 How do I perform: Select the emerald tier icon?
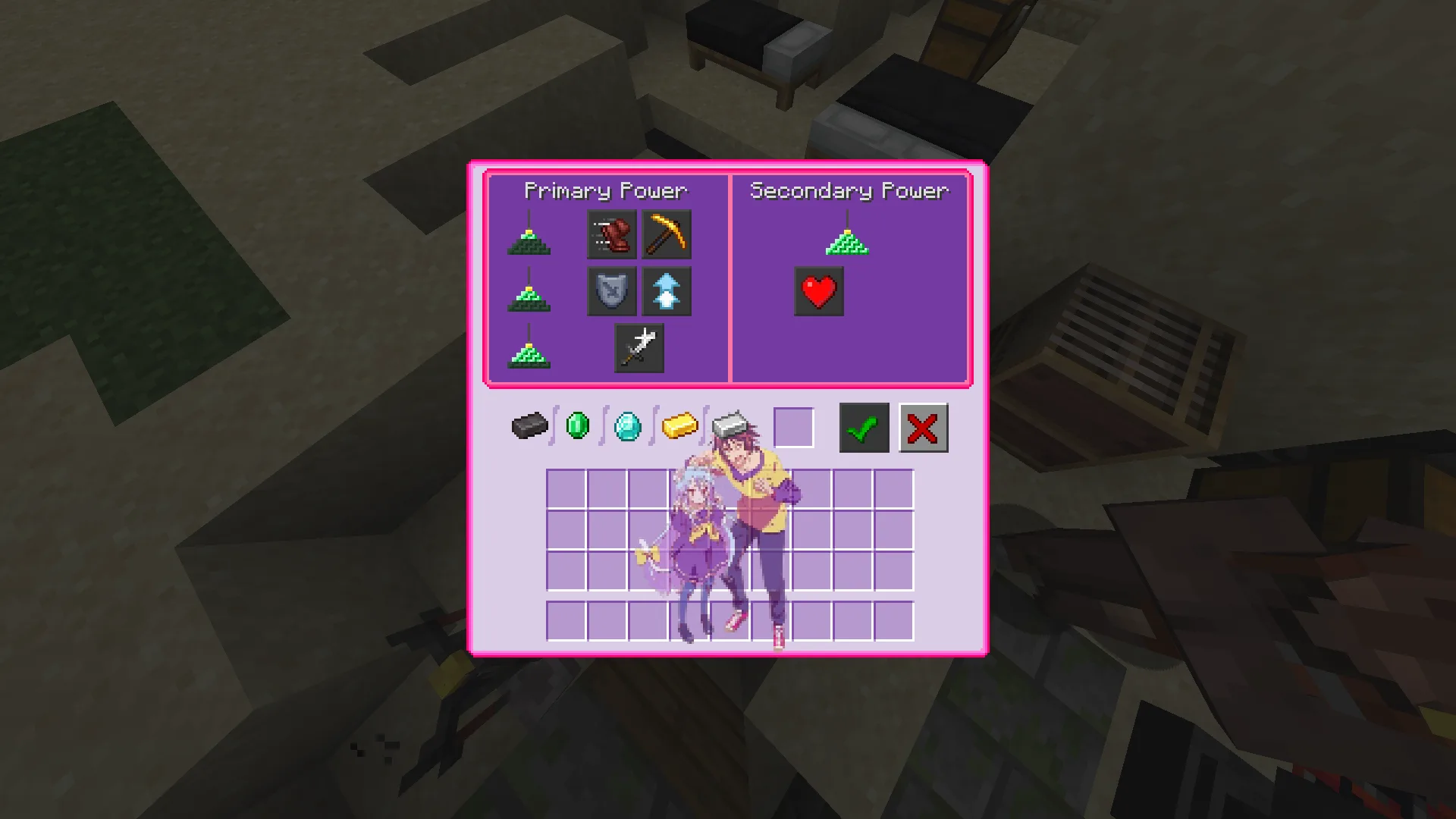click(x=578, y=427)
